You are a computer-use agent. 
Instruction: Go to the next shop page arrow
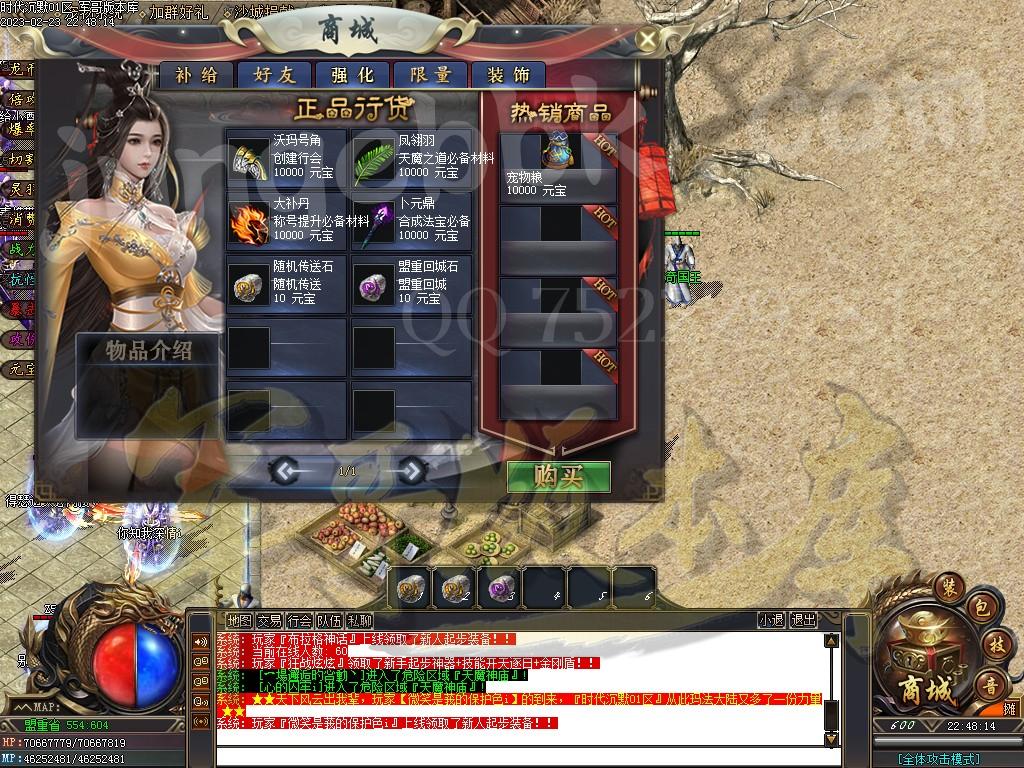click(x=412, y=470)
